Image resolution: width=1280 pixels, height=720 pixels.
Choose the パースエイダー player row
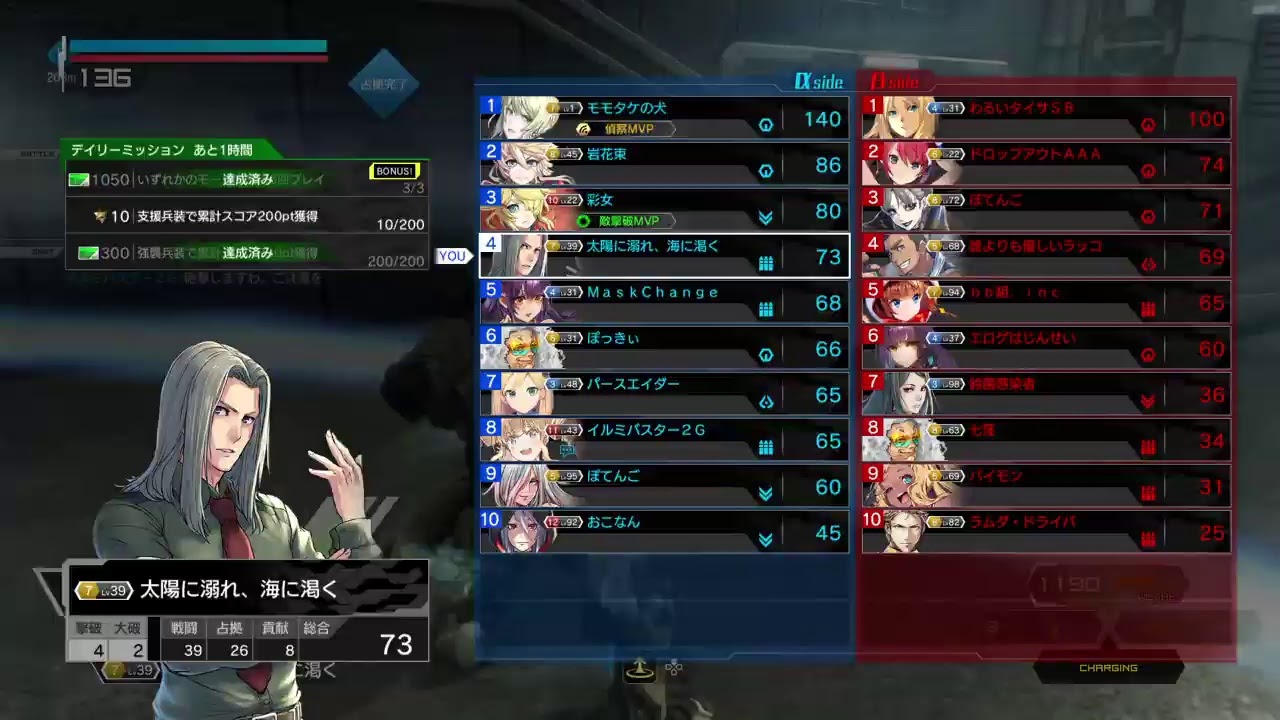point(664,394)
